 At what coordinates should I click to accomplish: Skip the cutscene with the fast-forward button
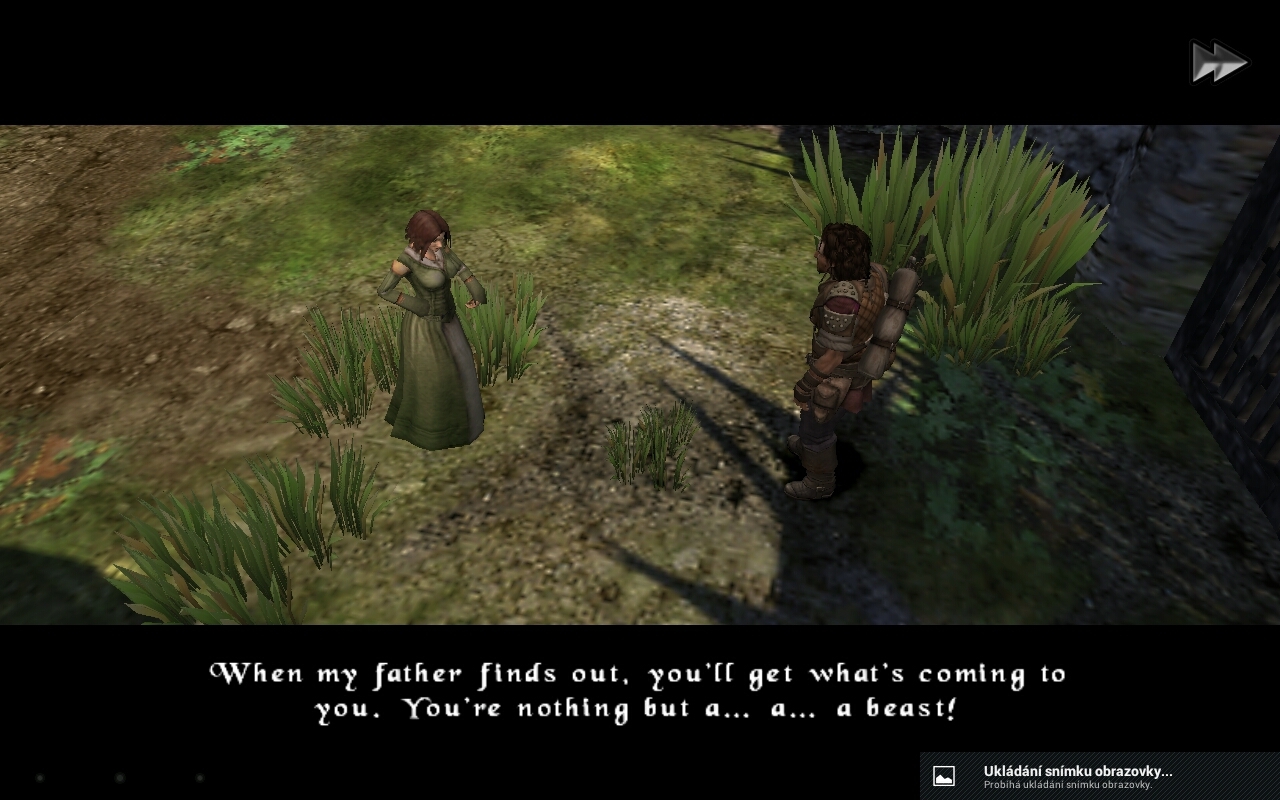pyautogui.click(x=1218, y=63)
